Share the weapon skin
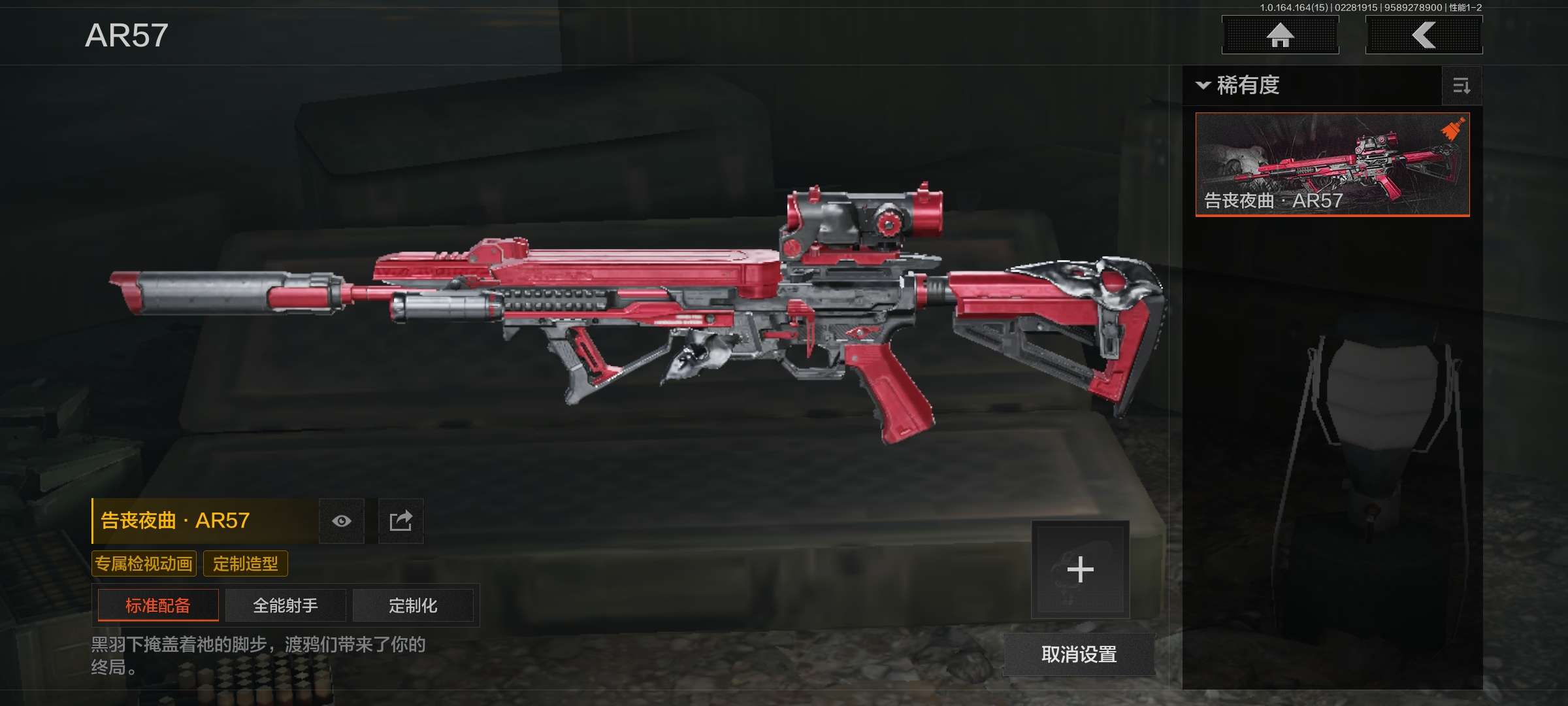The height and width of the screenshot is (706, 1568). [x=401, y=521]
